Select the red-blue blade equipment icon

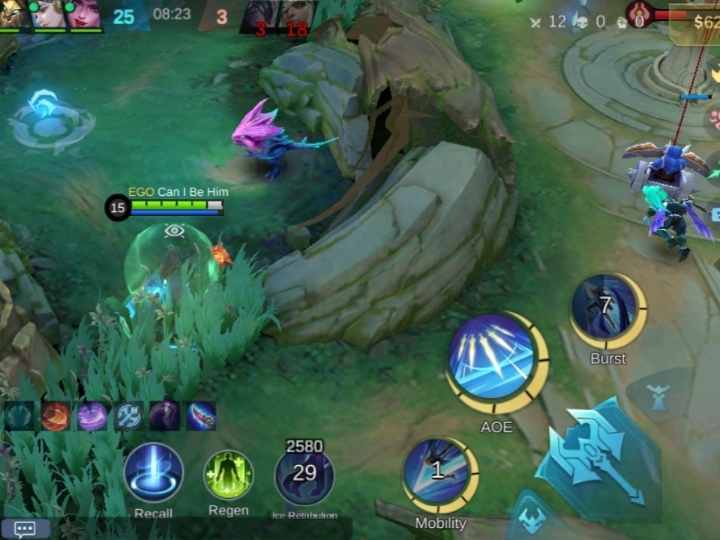pyautogui.click(x=200, y=416)
